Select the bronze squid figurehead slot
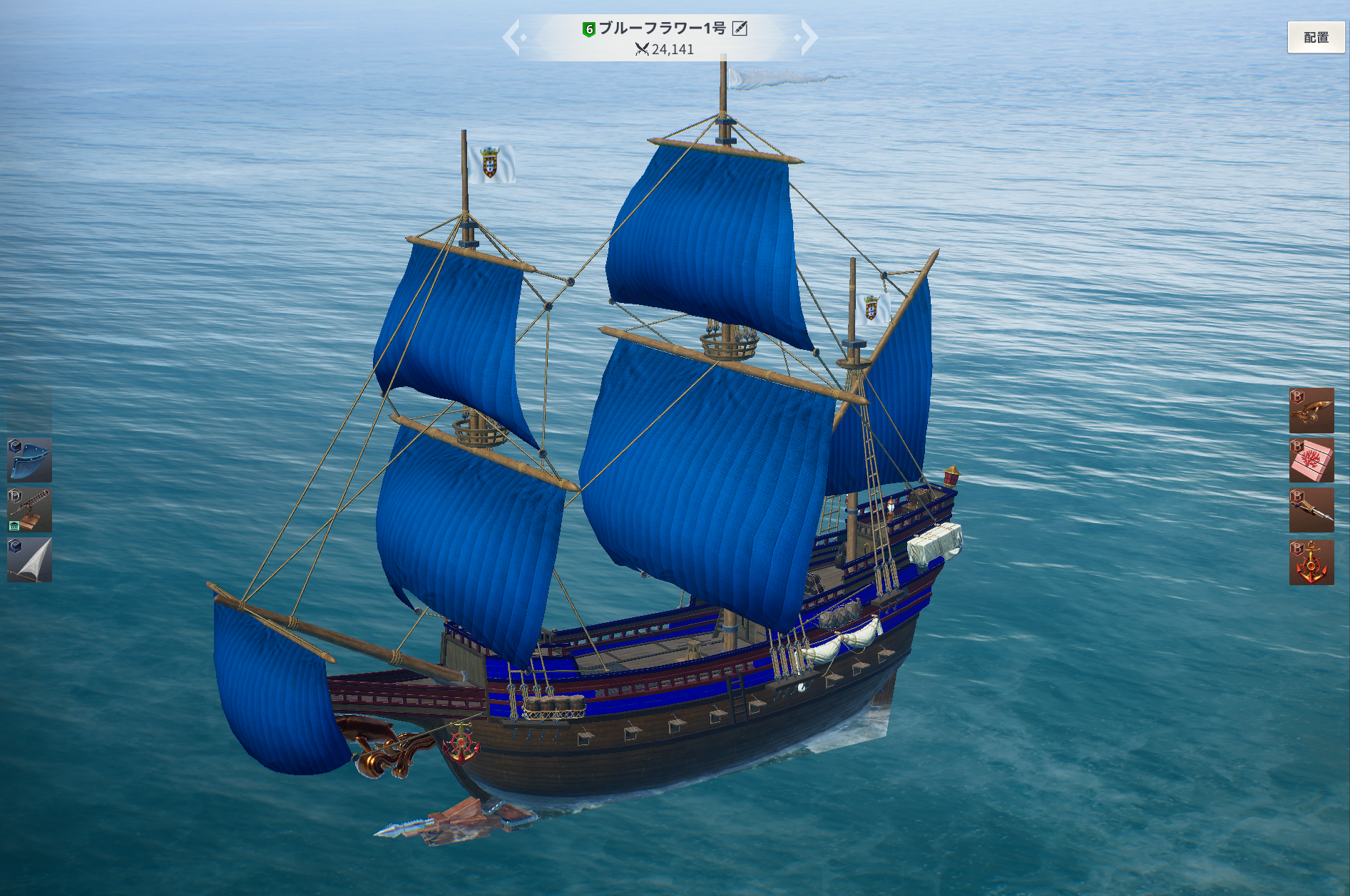This screenshot has width=1350, height=896. (x=1311, y=411)
